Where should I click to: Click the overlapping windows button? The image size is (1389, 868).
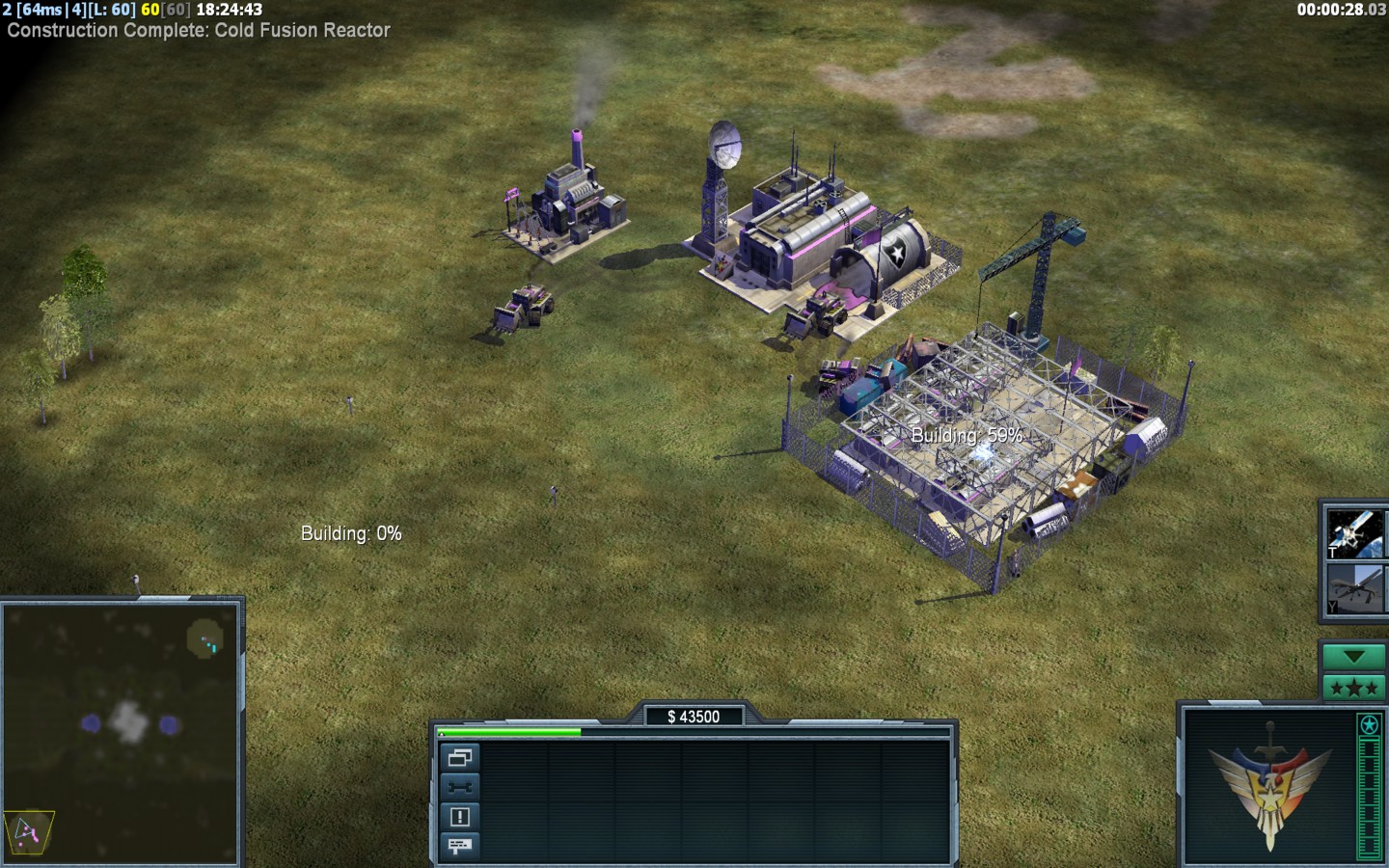459,758
